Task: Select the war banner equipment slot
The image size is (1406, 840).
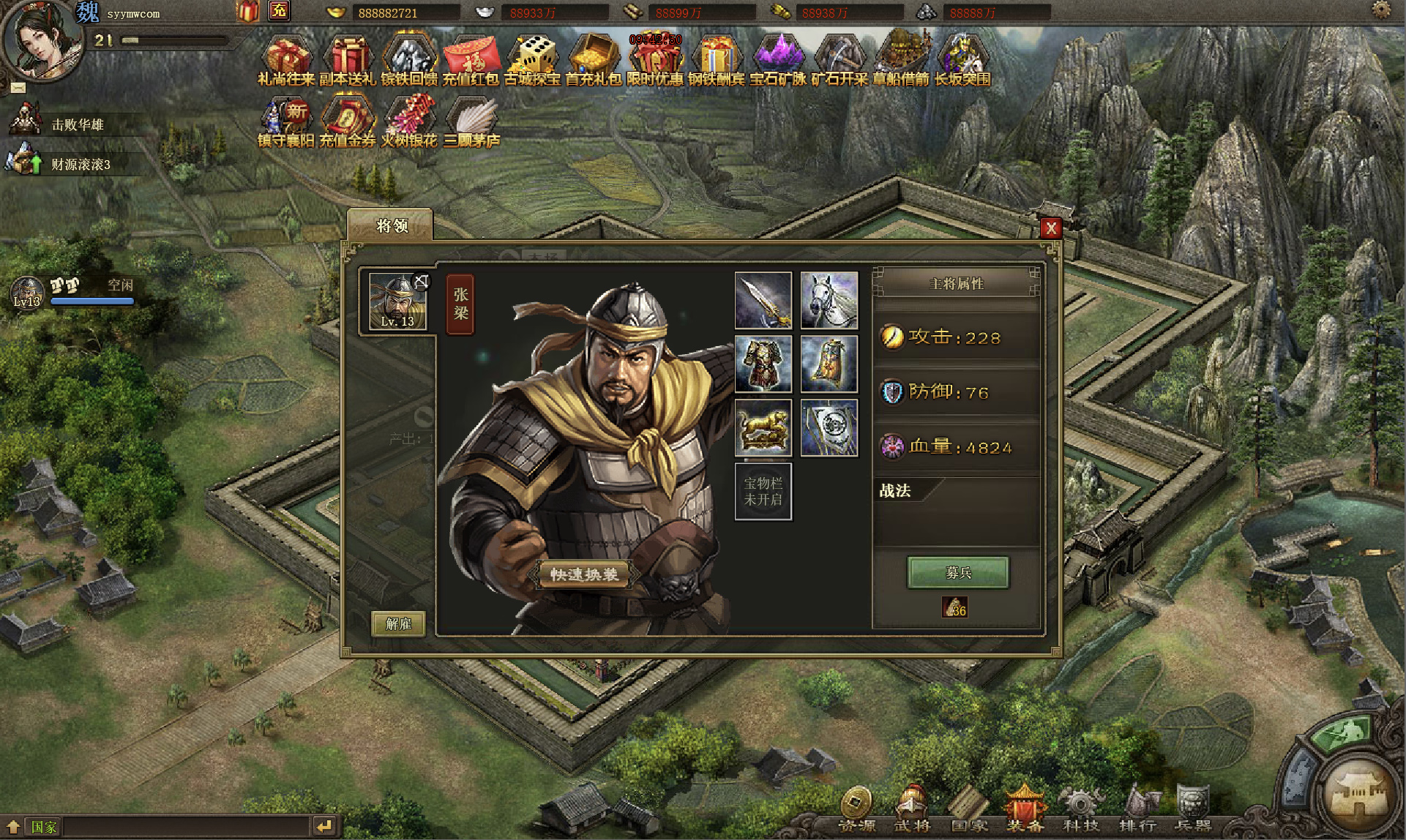Action: point(829,427)
